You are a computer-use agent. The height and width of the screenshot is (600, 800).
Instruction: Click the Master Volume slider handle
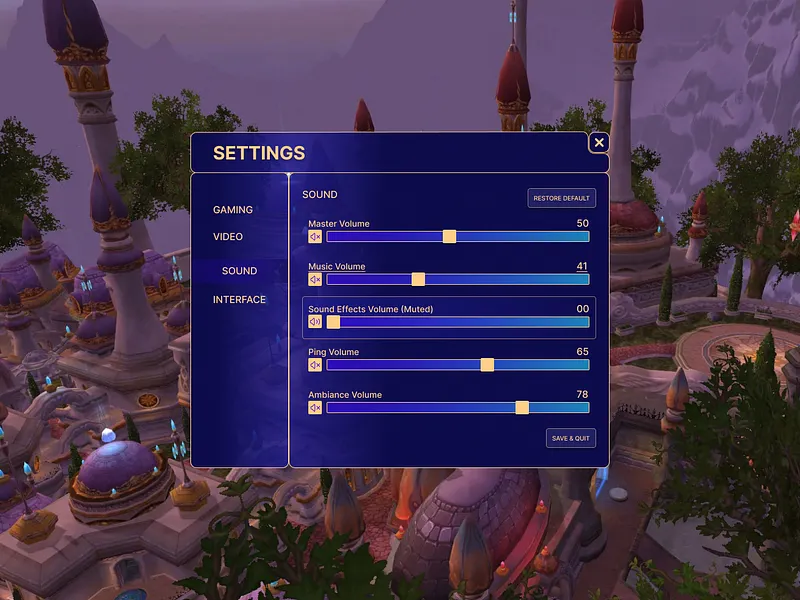coord(449,237)
